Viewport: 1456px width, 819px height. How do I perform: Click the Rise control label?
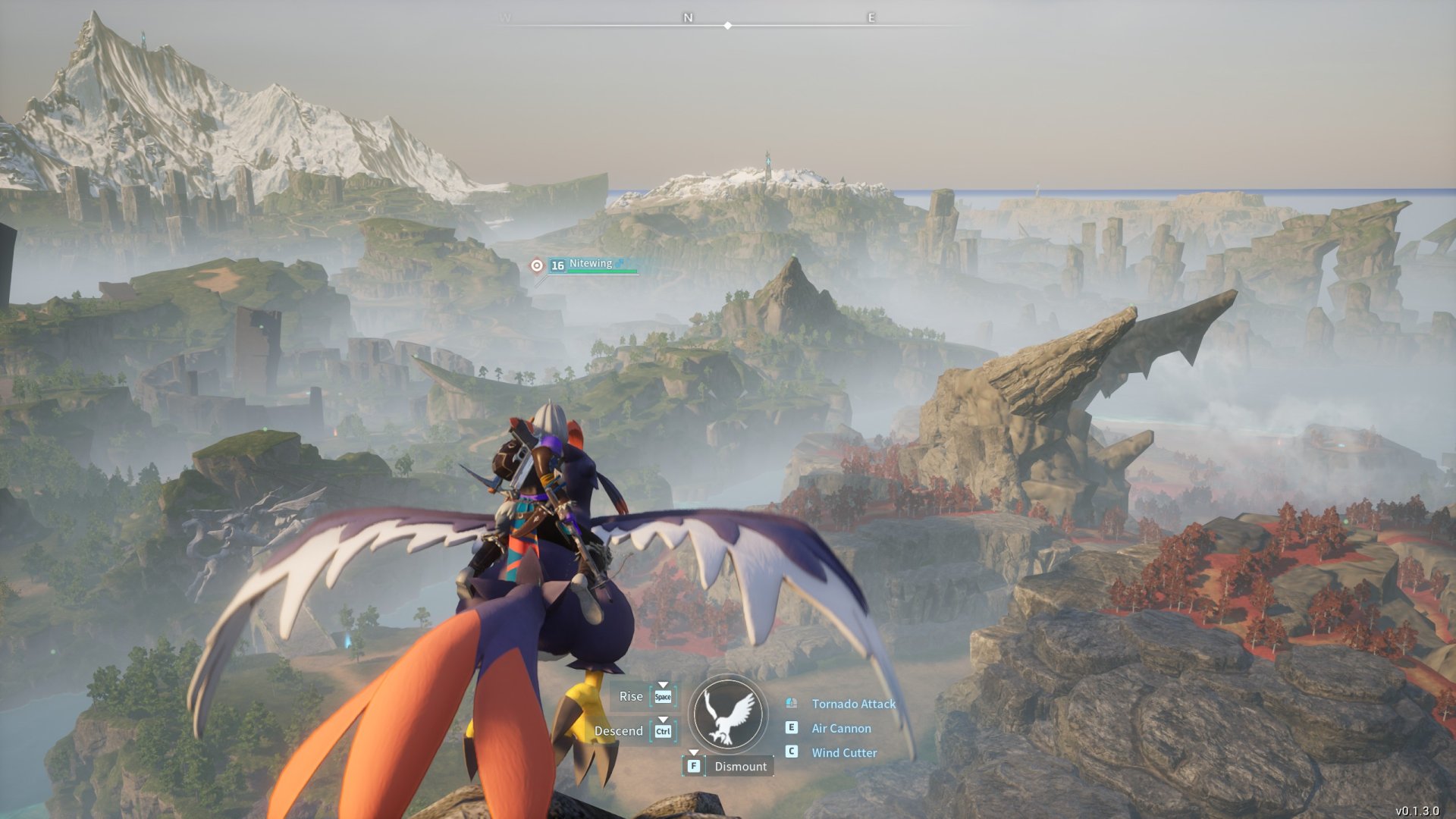pyautogui.click(x=630, y=696)
